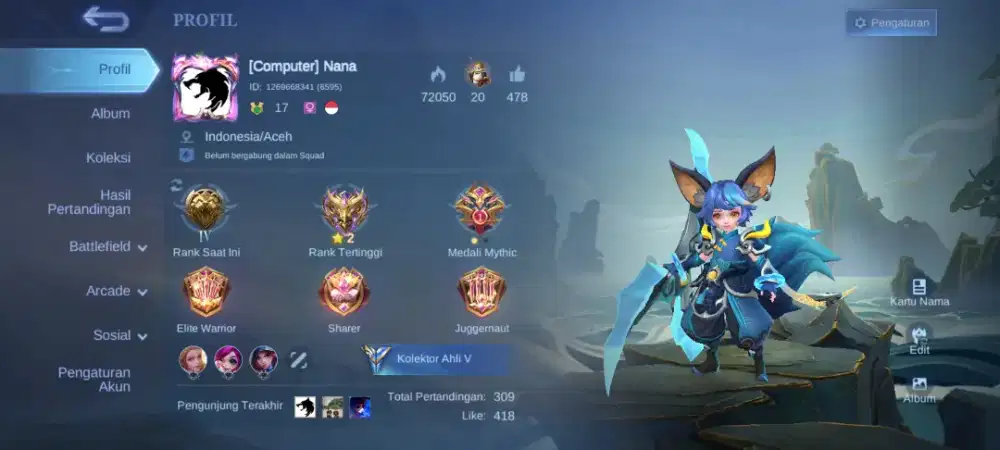
Task: Click the Edit button beside the hero
Action: (x=919, y=340)
